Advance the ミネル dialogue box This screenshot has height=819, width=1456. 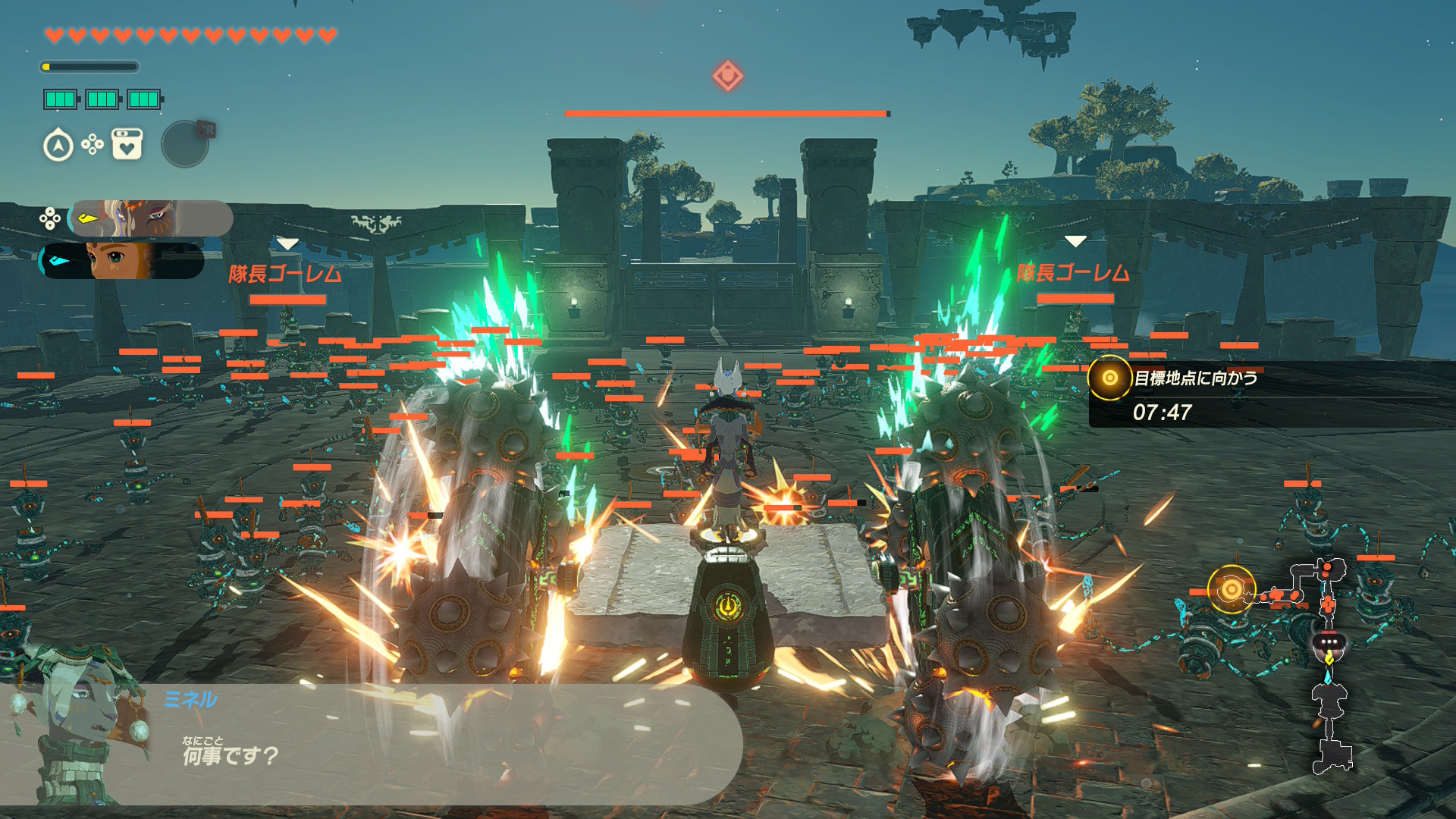(x=425, y=743)
